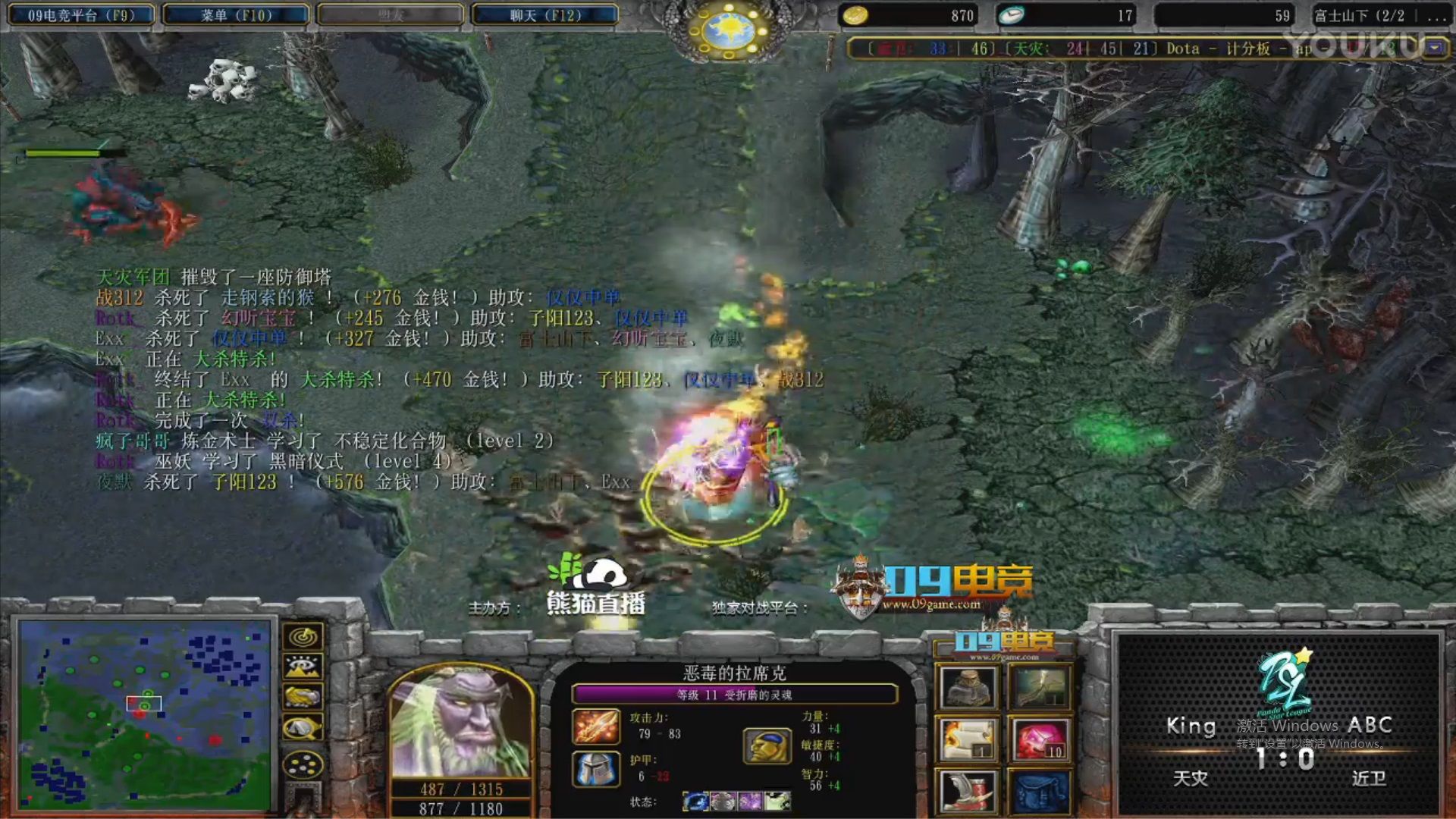Open the formation movement toggle button
This screenshot has height=819, width=1456.
pos(303,764)
